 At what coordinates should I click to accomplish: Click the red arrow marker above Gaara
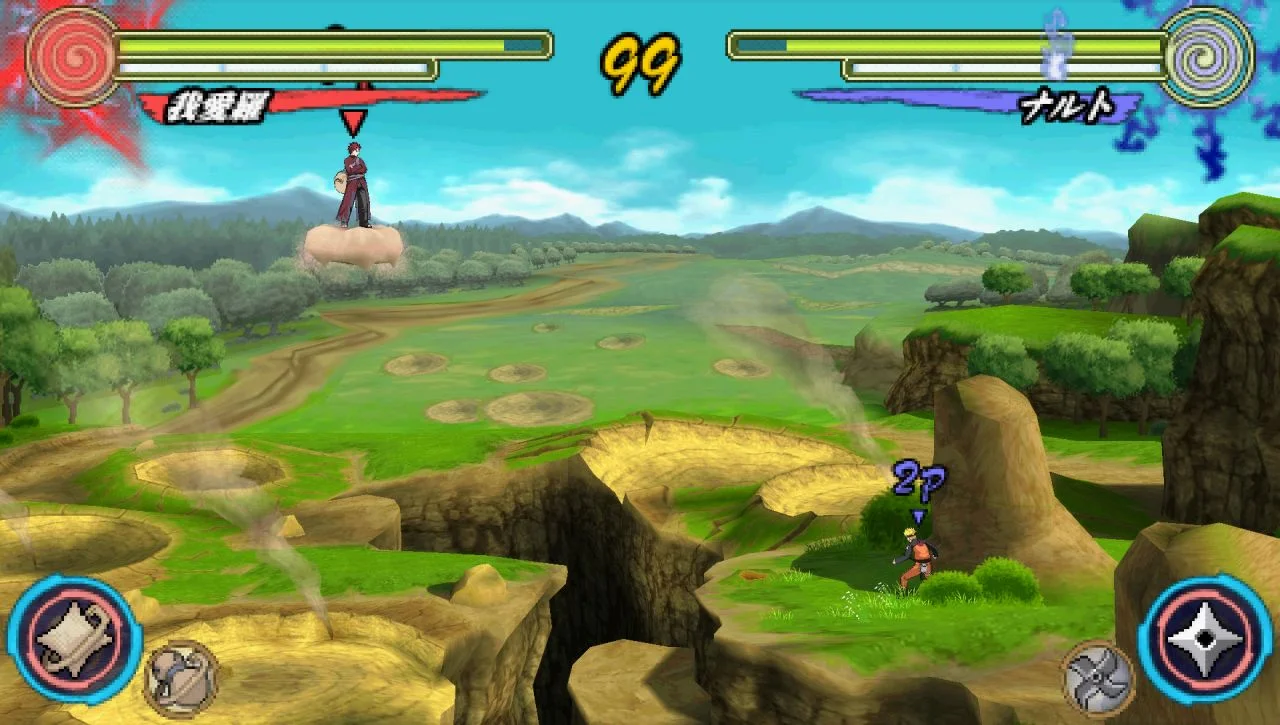(x=352, y=120)
